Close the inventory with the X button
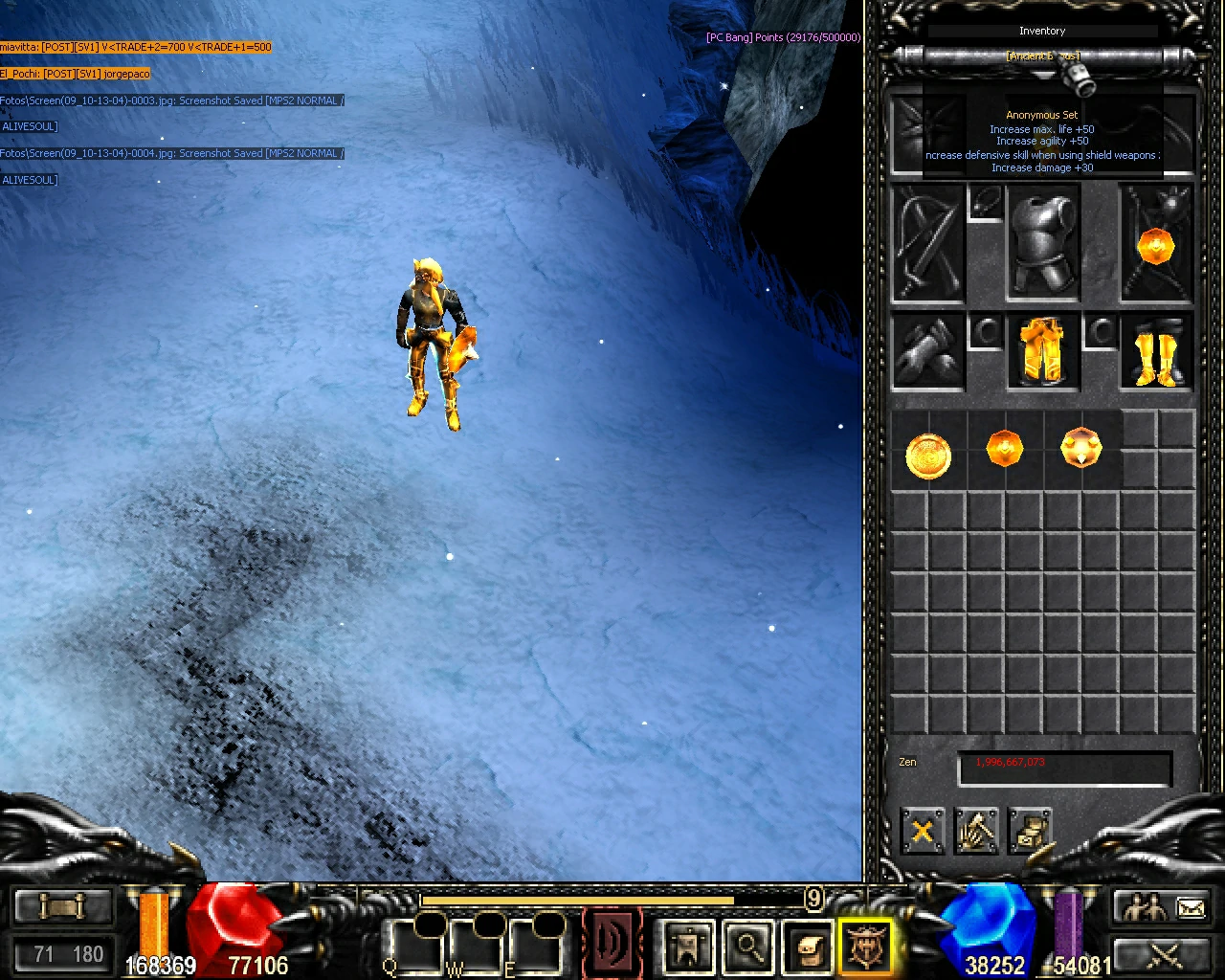The image size is (1225, 980). tap(922, 833)
